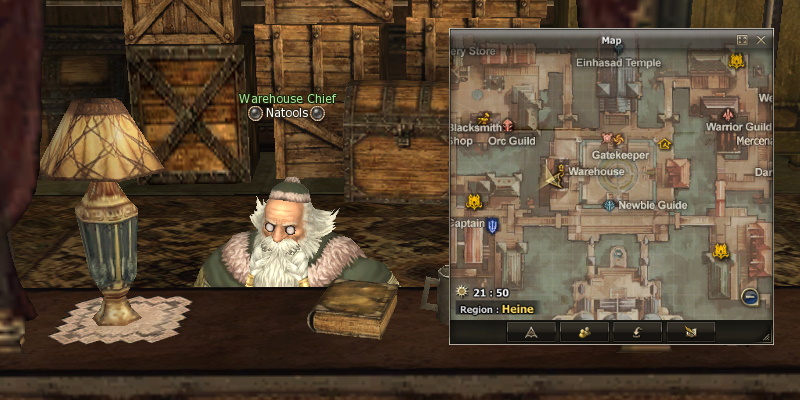Click the Newbie Guide map marker
The height and width of the screenshot is (400, 800).
pos(609,205)
